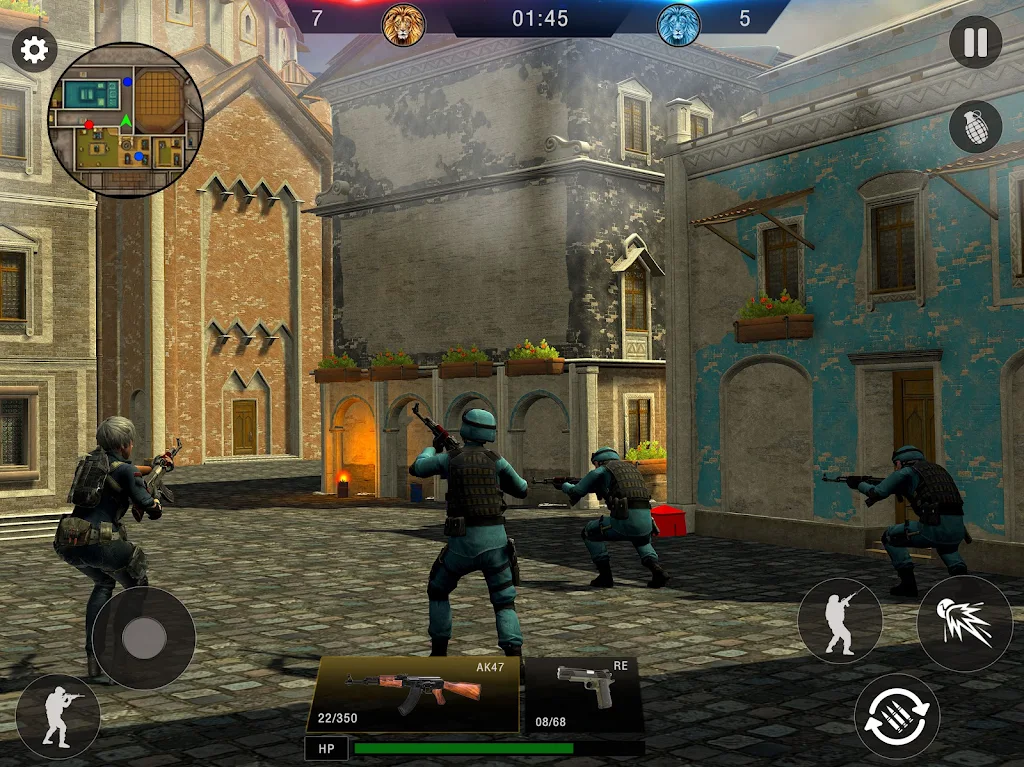Fire weapon using the muzzle flash button

pyautogui.click(x=964, y=623)
